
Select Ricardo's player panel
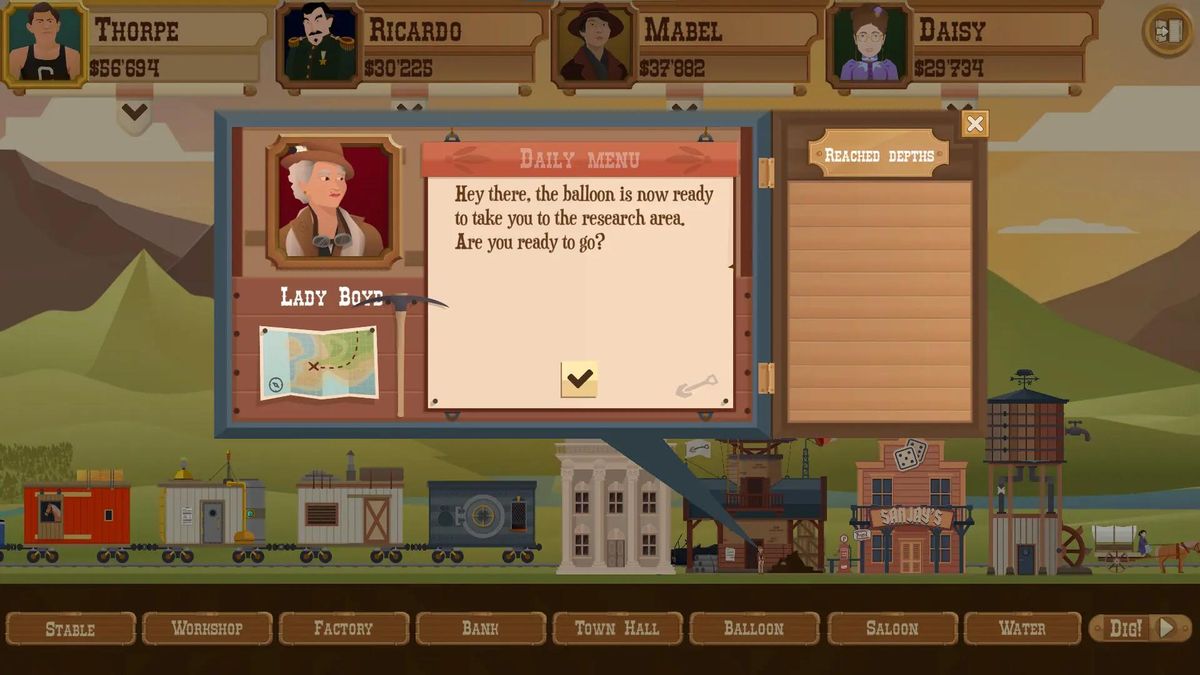click(x=410, y=45)
